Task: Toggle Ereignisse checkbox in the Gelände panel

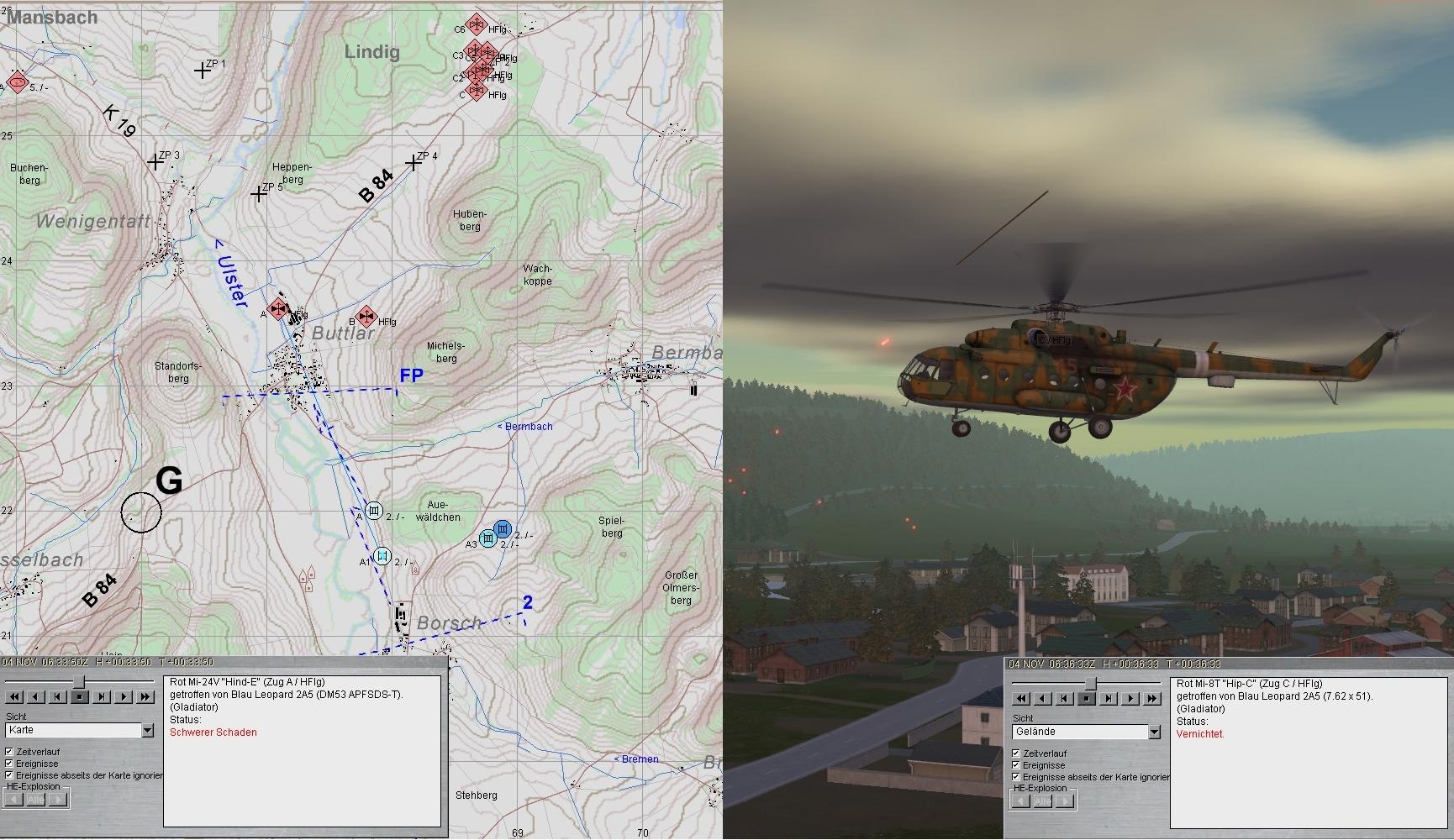Action: click(x=1016, y=765)
